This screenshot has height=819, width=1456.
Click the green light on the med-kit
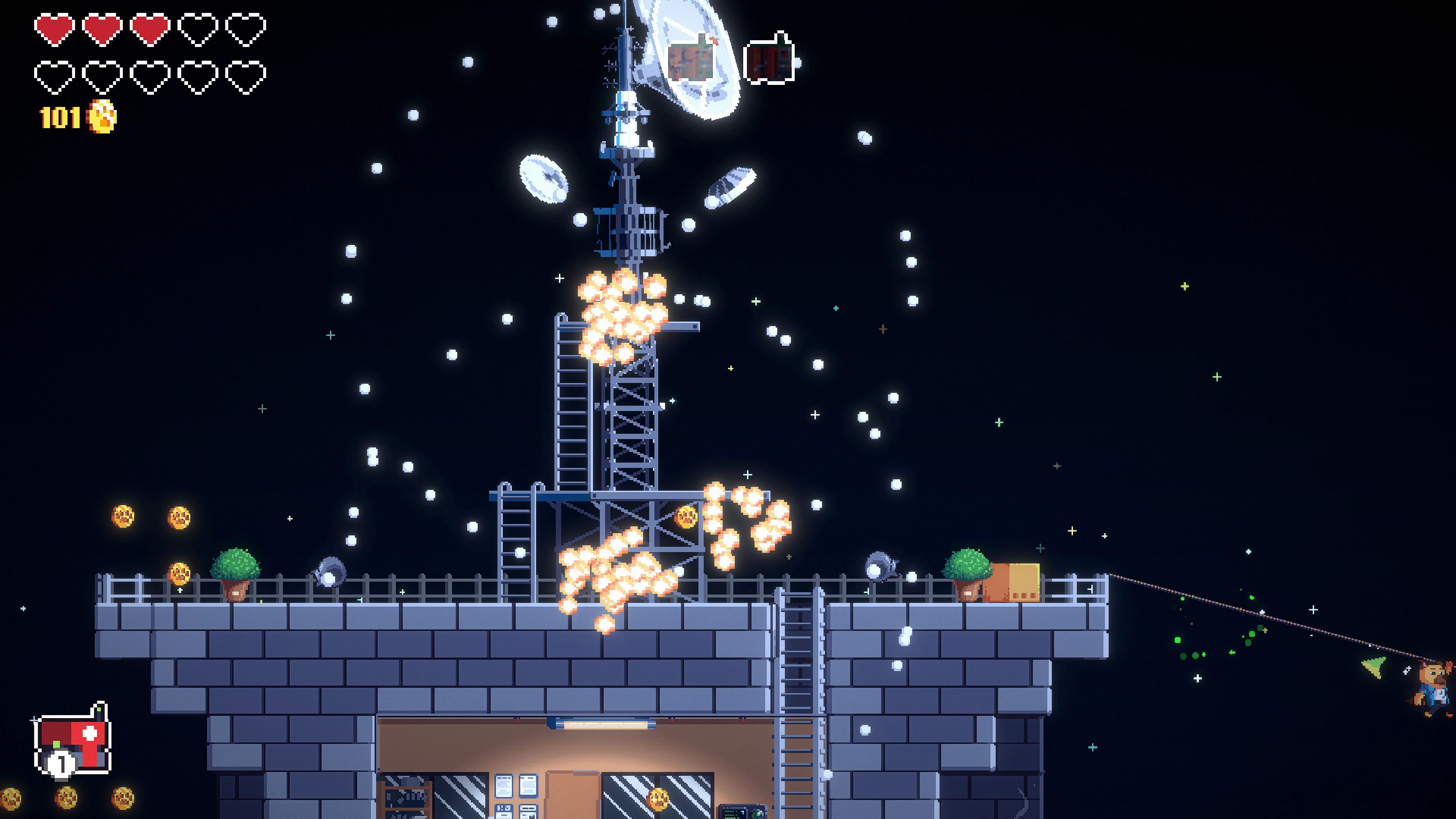pyautogui.click(x=99, y=710)
